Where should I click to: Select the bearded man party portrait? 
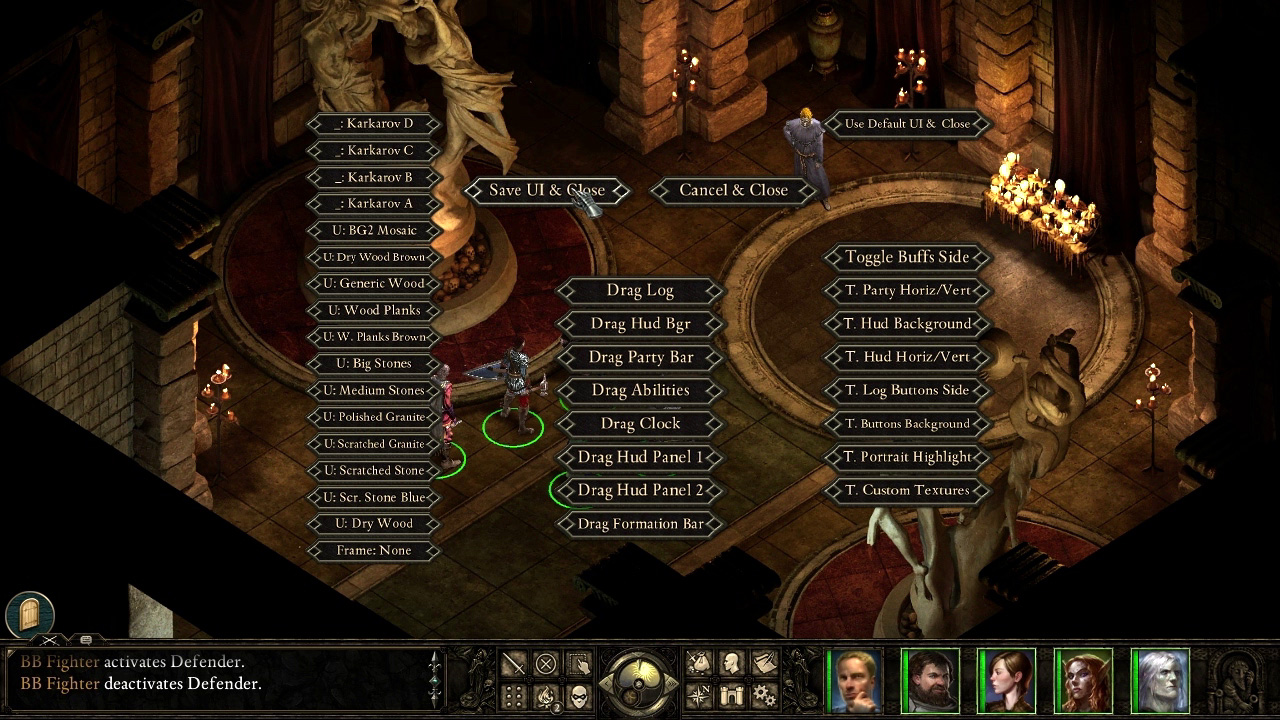(x=931, y=681)
